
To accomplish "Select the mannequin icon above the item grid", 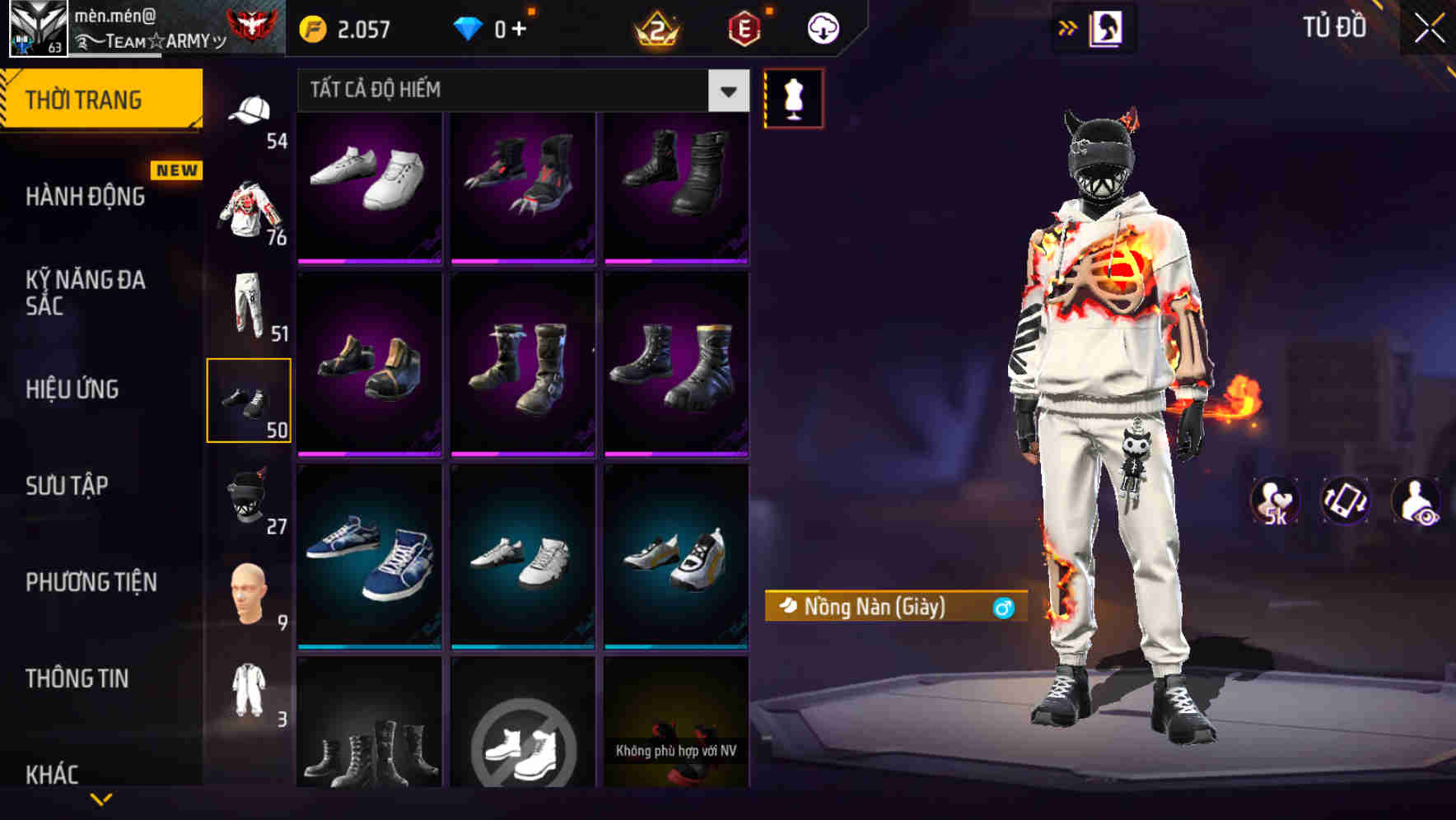I will (793, 96).
